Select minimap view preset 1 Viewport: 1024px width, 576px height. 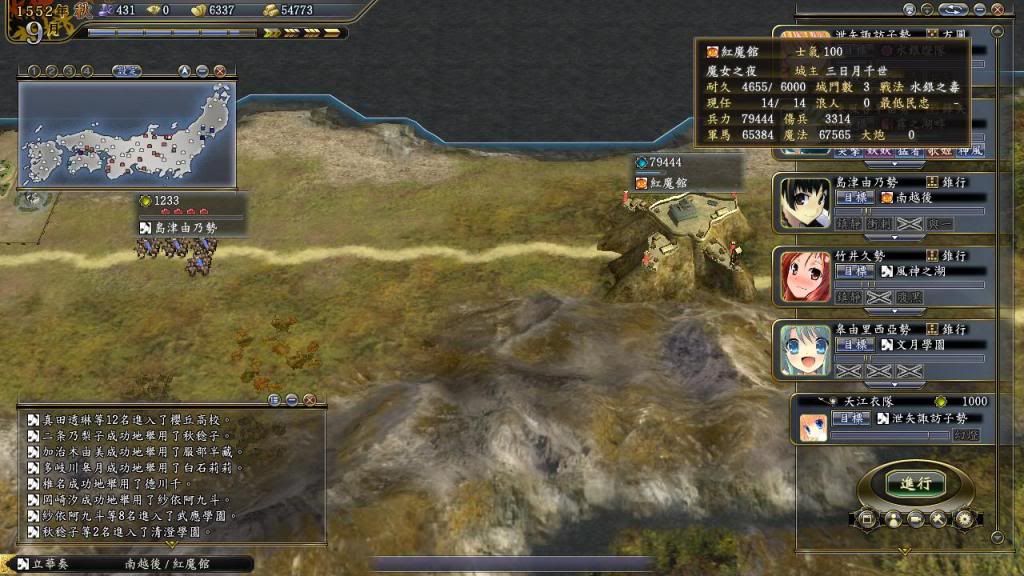pos(34,71)
